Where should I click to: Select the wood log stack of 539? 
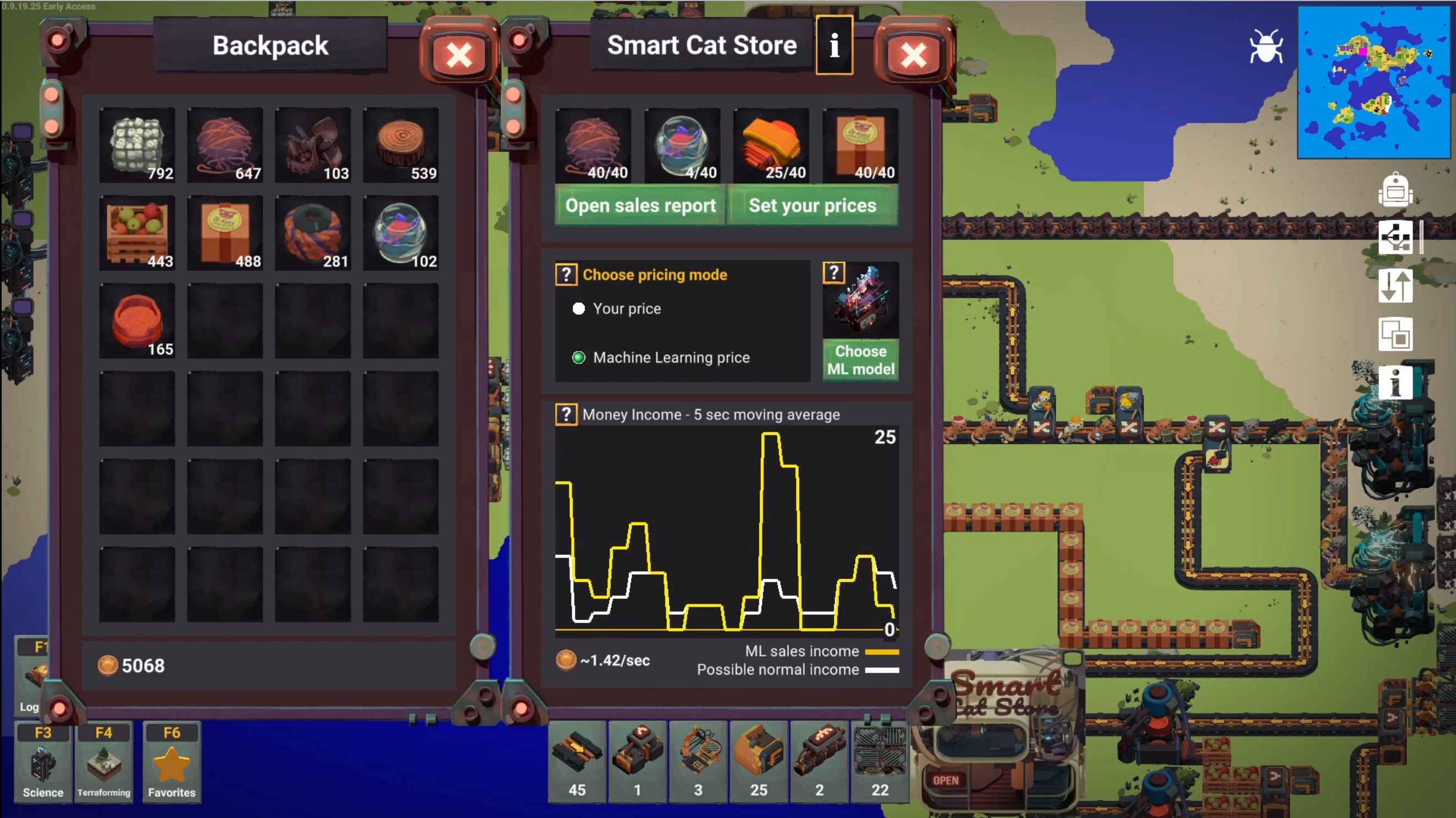pyautogui.click(x=401, y=145)
